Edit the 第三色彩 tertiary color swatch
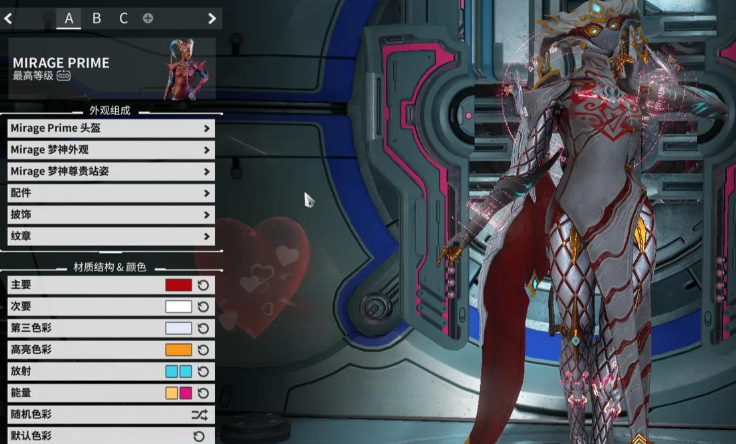The image size is (736, 444). click(178, 328)
